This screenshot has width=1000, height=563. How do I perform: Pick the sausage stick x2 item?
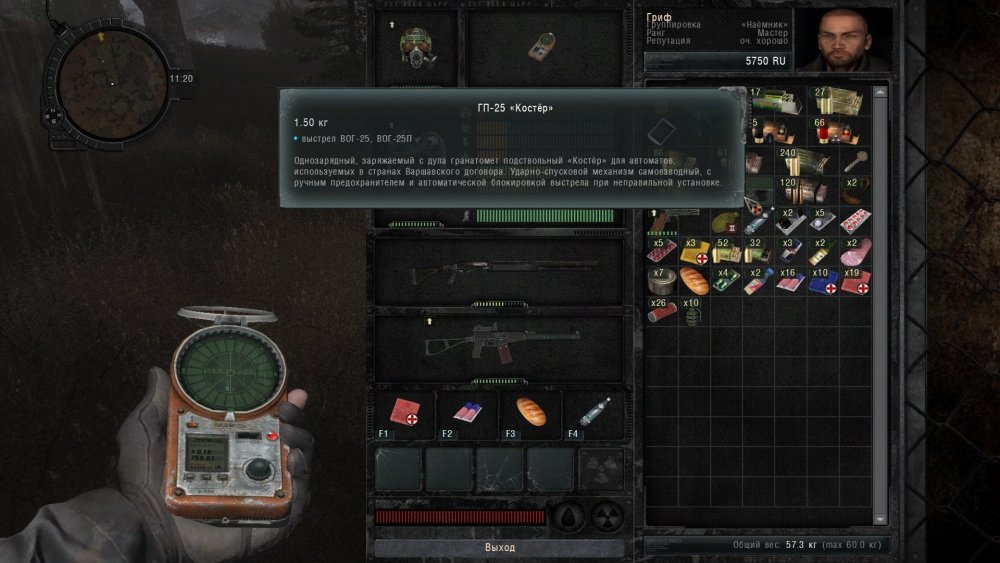pyautogui.click(x=853, y=250)
